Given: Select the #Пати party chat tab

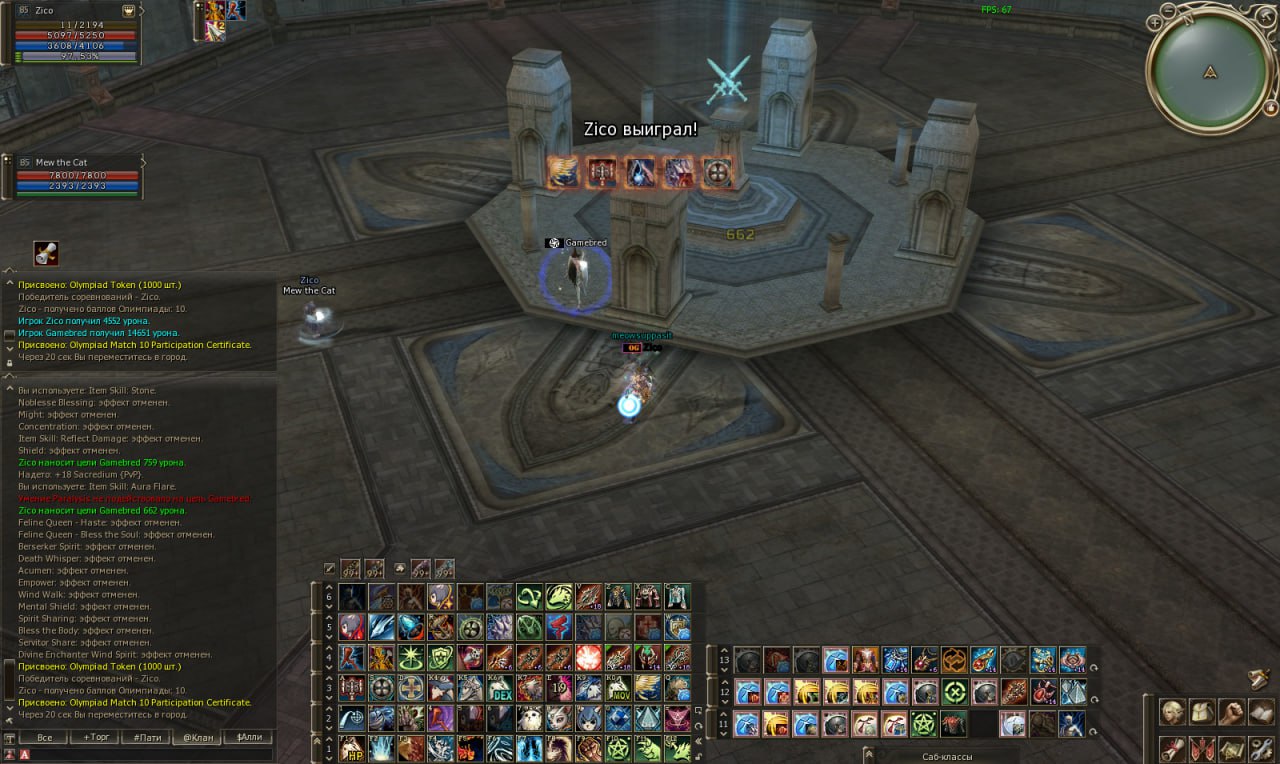Looking at the screenshot, I should 145,737.
